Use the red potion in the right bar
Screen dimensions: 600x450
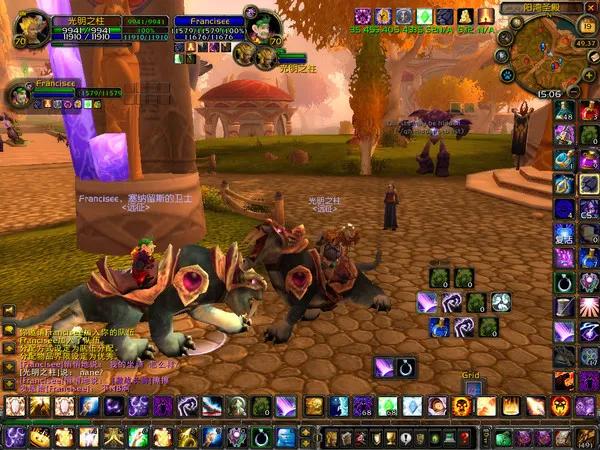[588, 109]
